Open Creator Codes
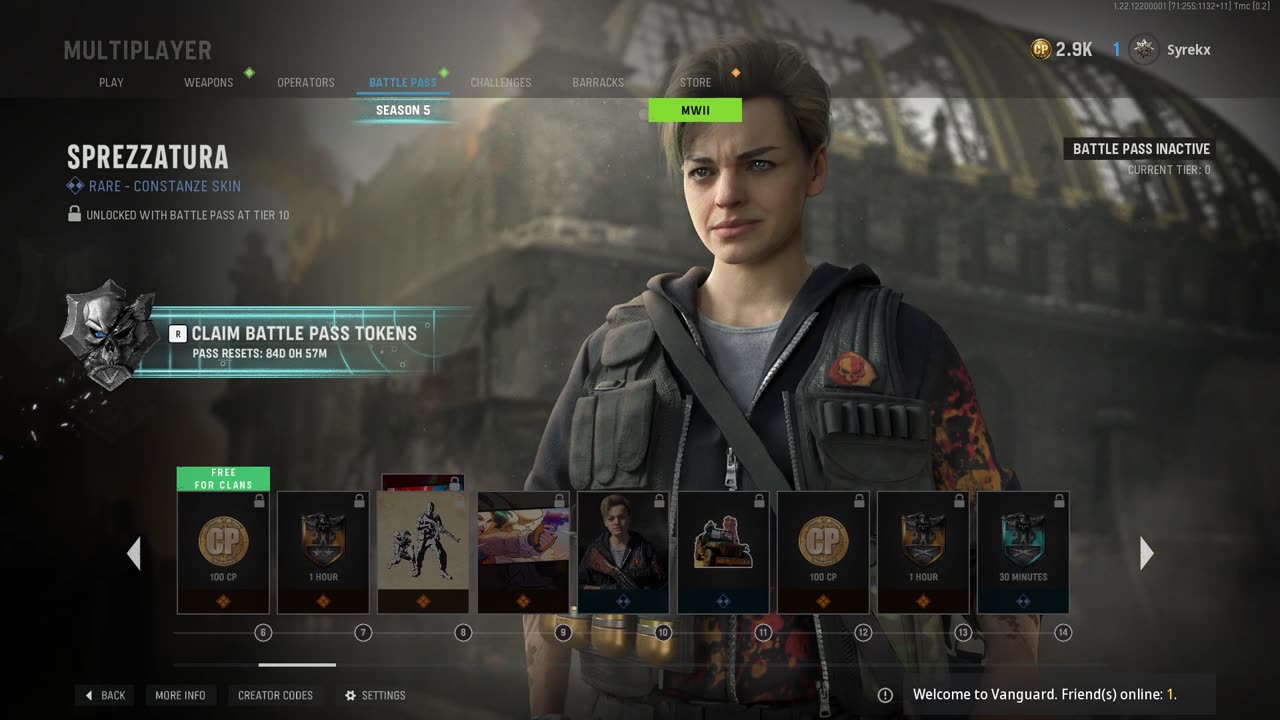 (x=275, y=695)
